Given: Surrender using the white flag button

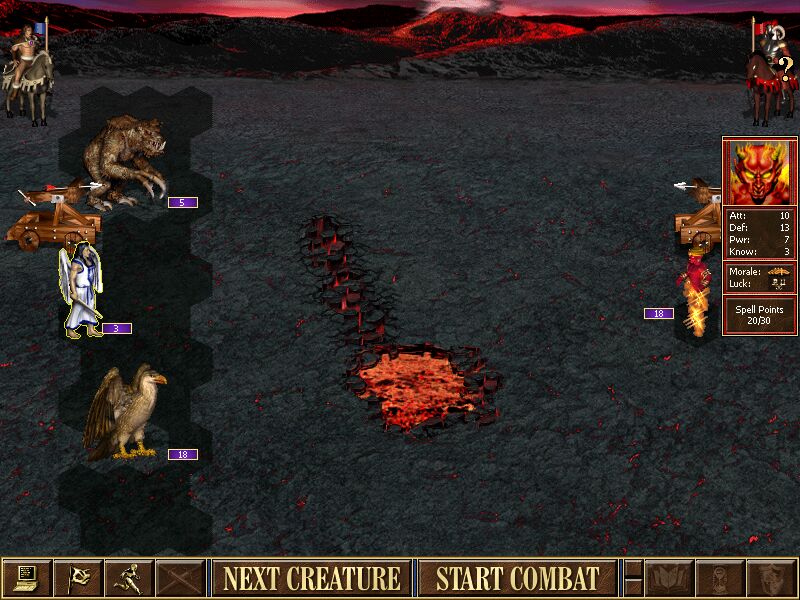Looking at the screenshot, I should point(77,578).
